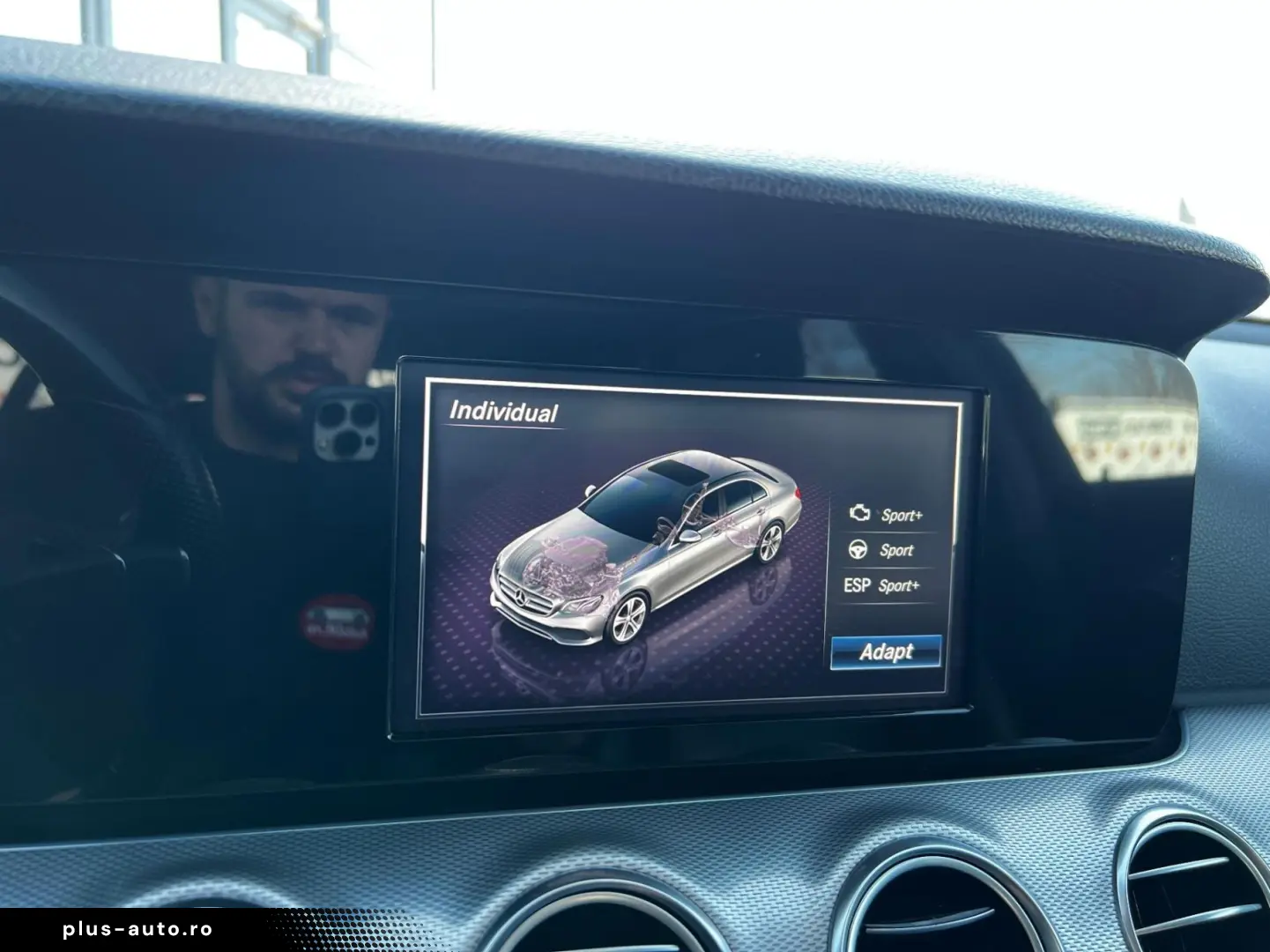The width and height of the screenshot is (1270, 952).
Task: Toggle the steering mode from Sport
Action: coord(895,551)
